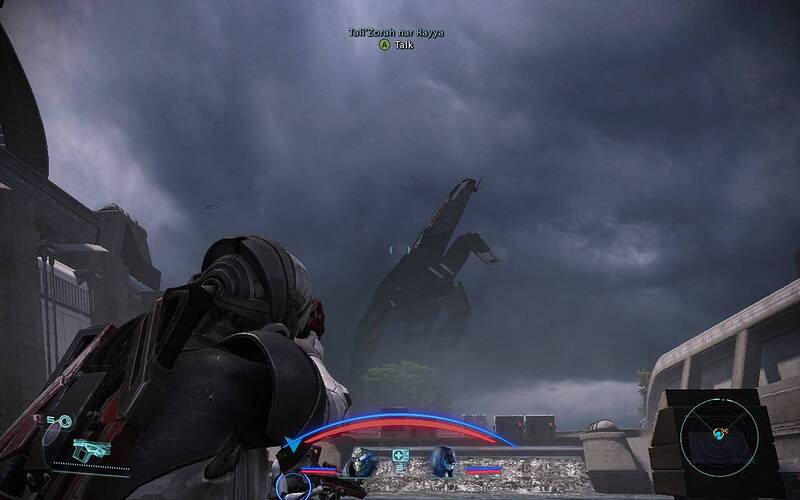Screen dimensions: 800x500
Task: Click the grenade icon
Action: point(66,422)
